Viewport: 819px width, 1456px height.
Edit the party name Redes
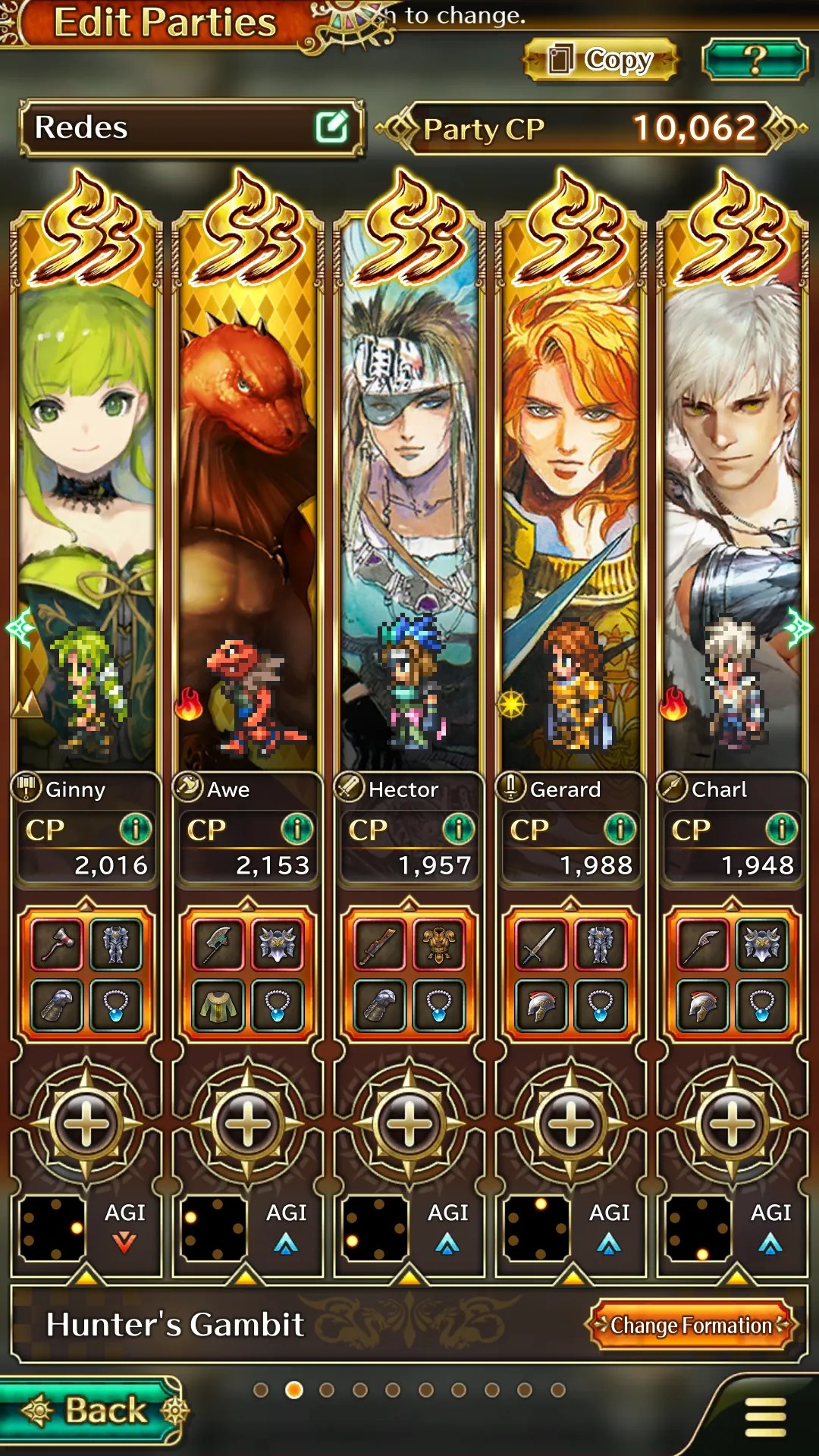click(332, 127)
